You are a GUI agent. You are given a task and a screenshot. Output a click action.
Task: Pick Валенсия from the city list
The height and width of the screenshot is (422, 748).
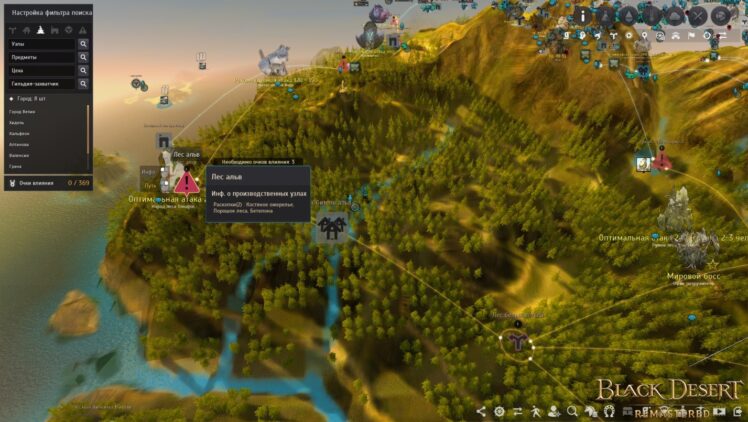[20, 156]
